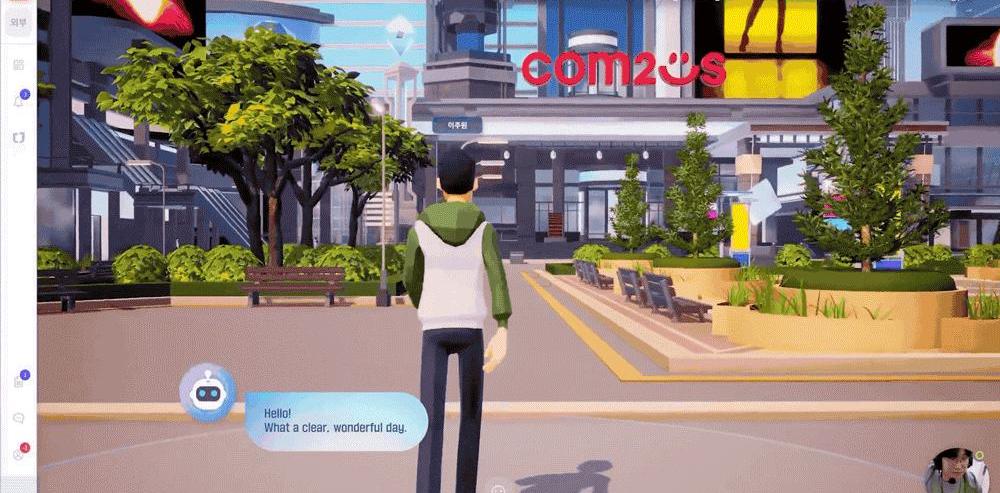The height and width of the screenshot is (493, 1000).
Task: Click the robot assistant avatar
Action: 207,394
